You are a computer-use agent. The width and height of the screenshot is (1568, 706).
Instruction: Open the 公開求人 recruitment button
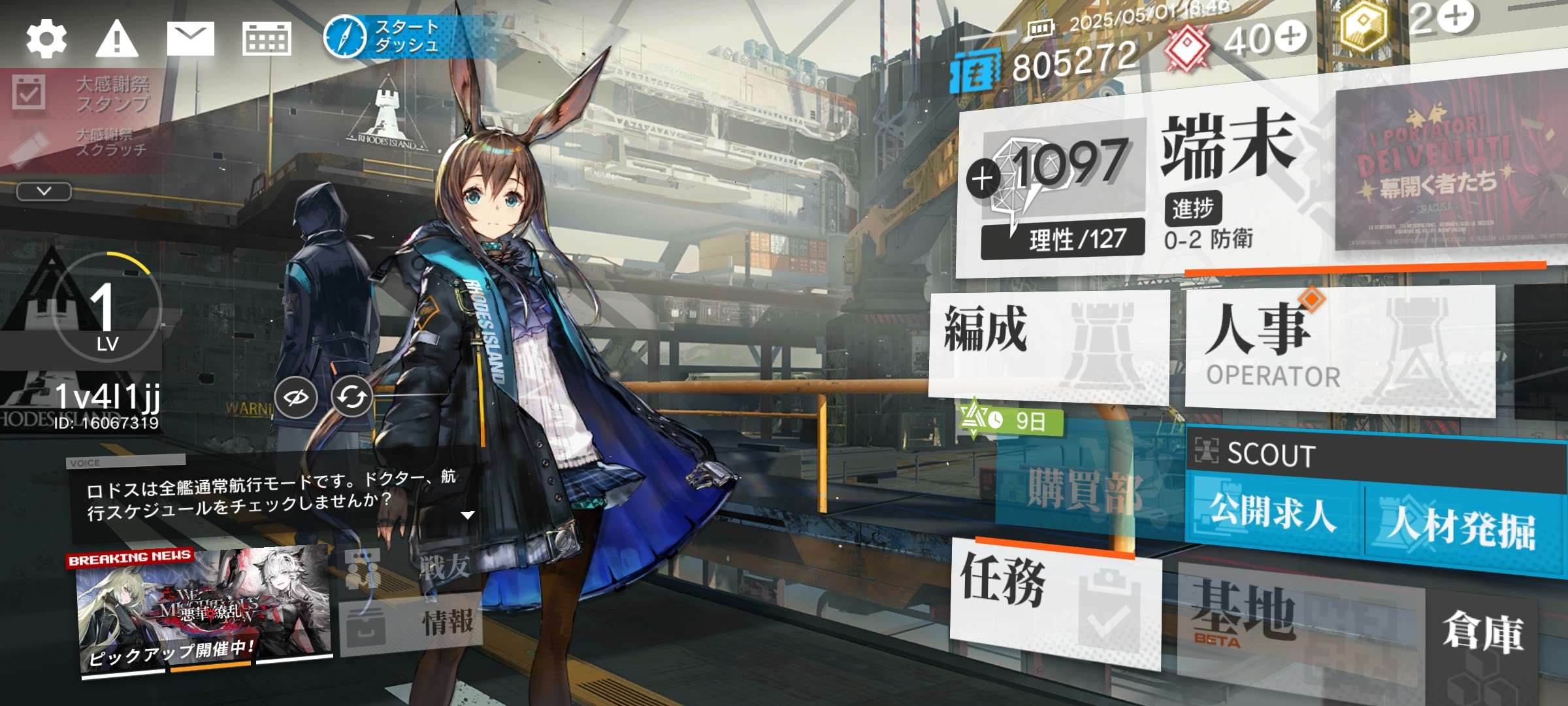1274,513
